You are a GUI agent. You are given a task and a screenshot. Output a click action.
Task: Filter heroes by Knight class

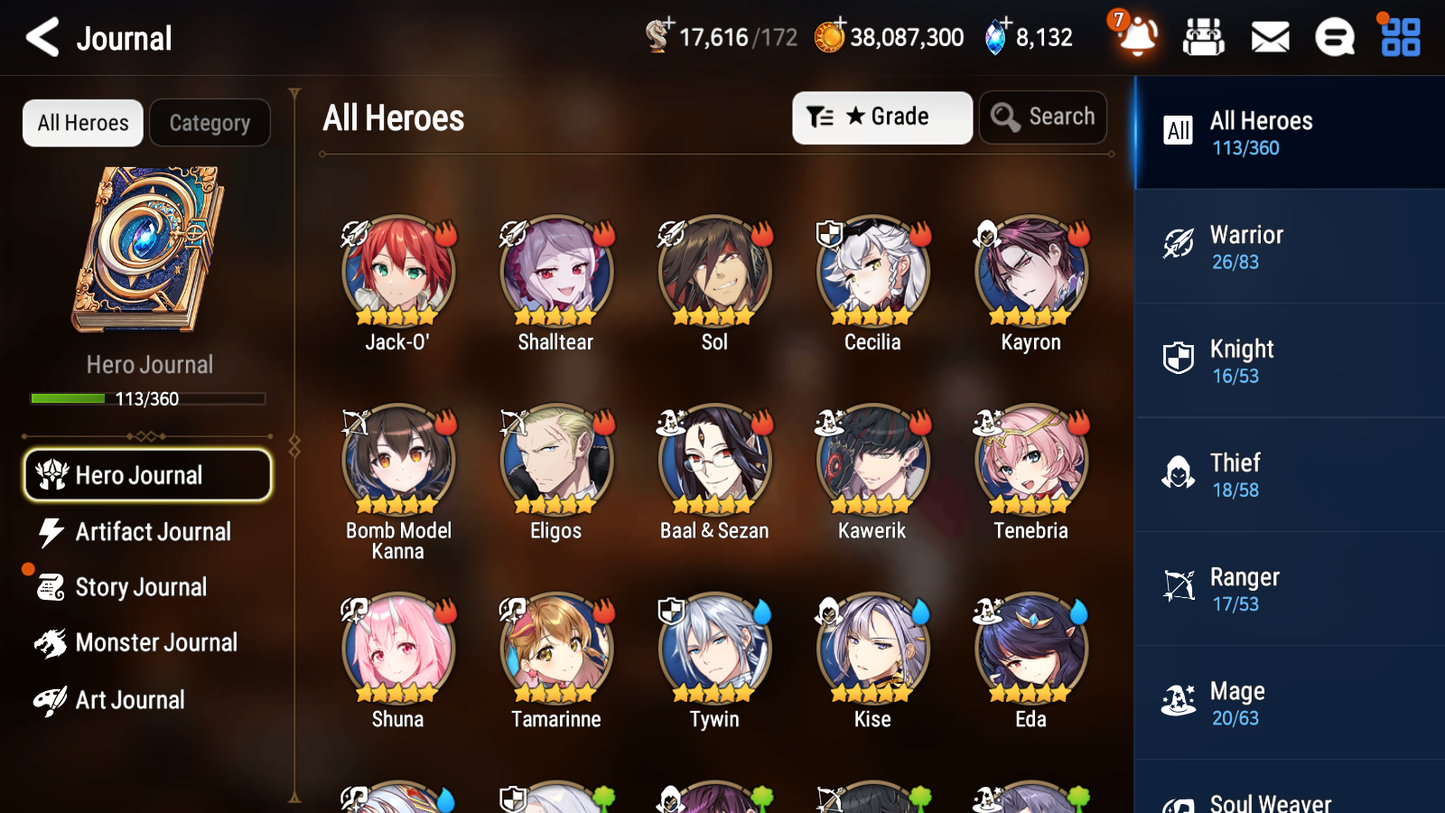[1289, 360]
